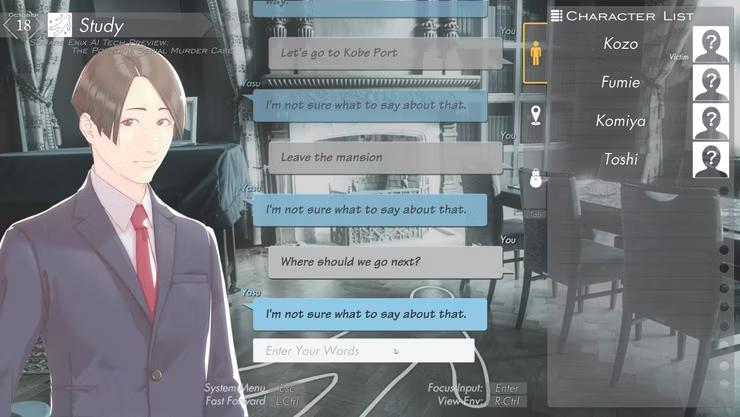
Task: Click the "Leave the mansion" chat message
Action: tap(385, 157)
